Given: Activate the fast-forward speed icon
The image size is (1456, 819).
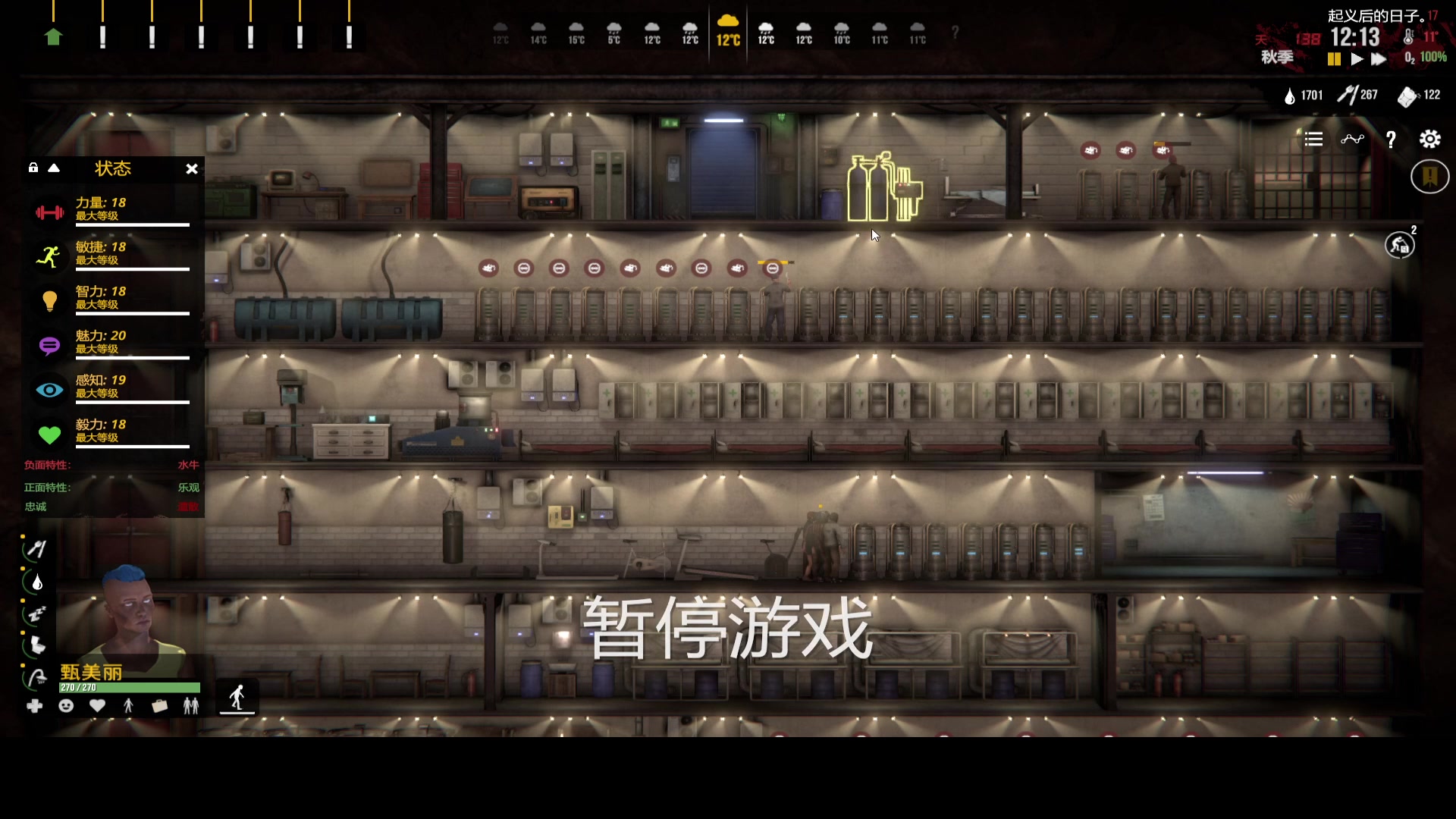Looking at the screenshot, I should [x=1378, y=58].
